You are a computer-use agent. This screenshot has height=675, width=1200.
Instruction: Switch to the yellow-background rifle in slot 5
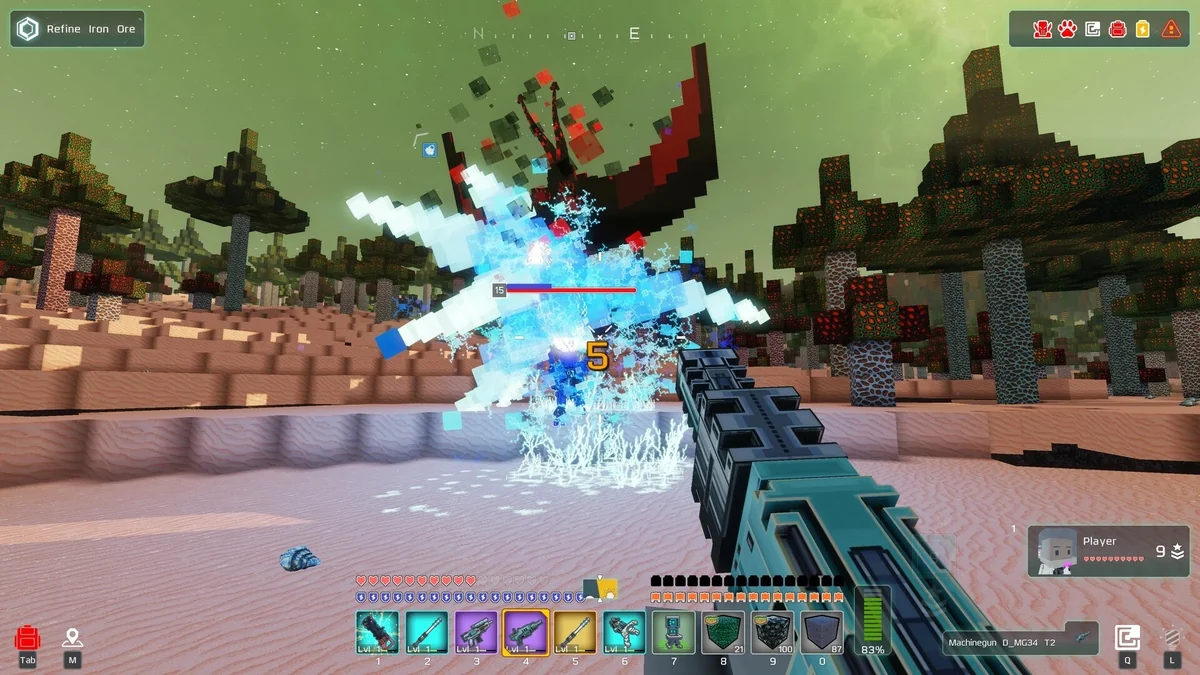(x=575, y=632)
